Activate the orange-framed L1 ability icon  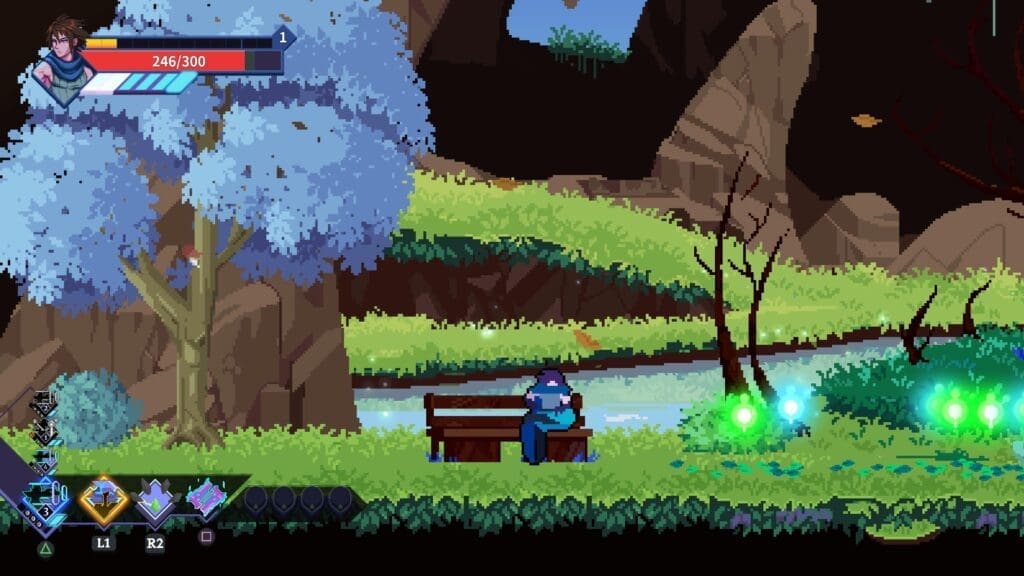tap(103, 498)
